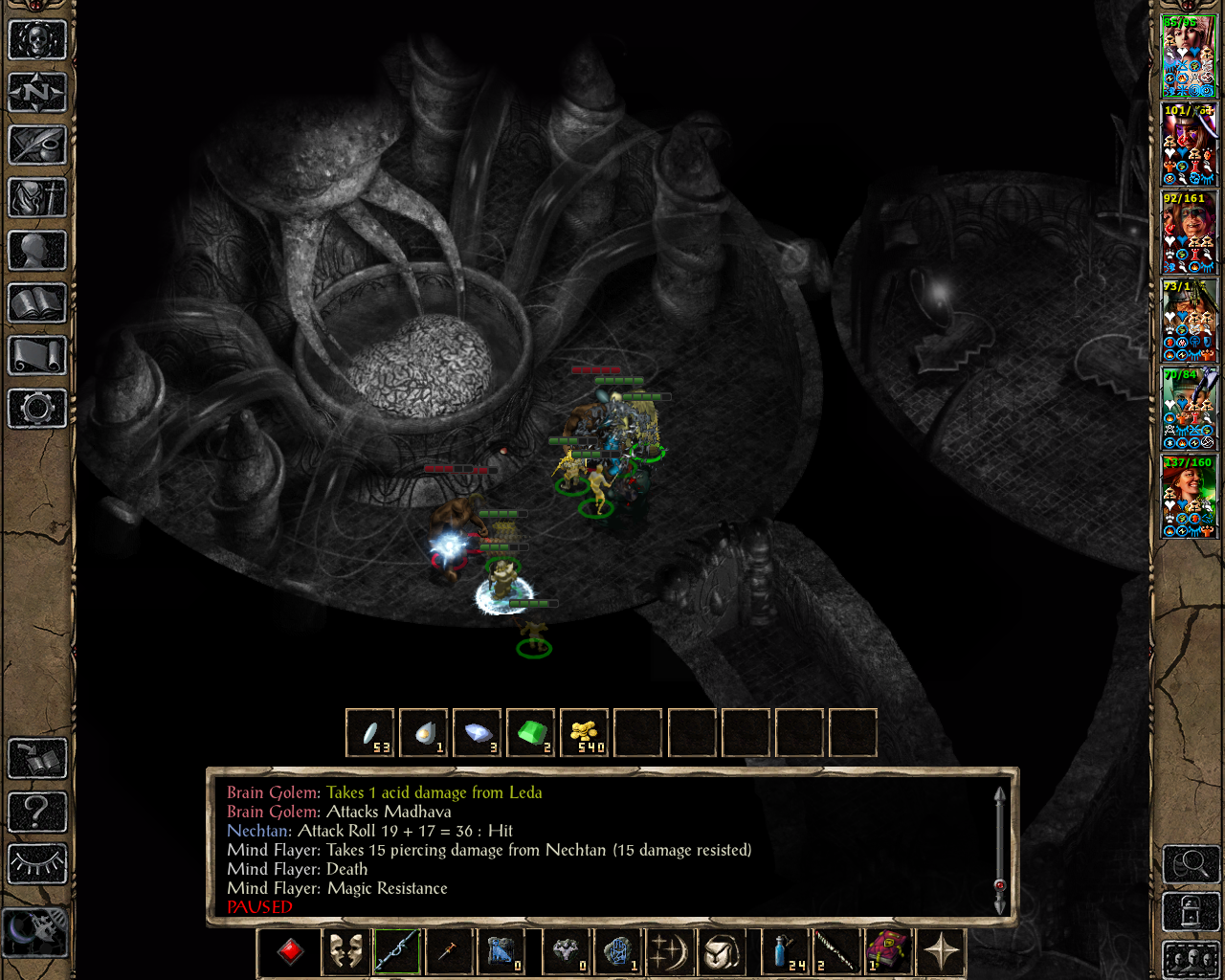Open the character record head icon

point(37,251)
